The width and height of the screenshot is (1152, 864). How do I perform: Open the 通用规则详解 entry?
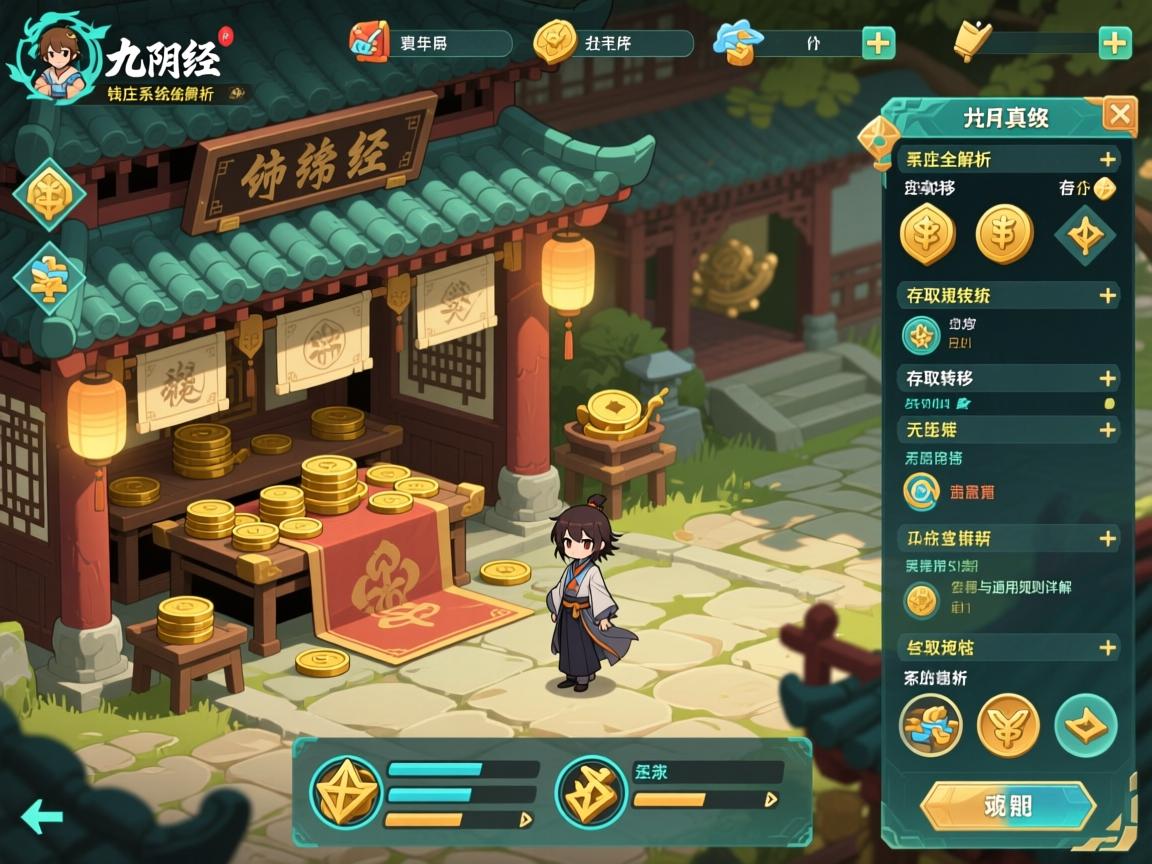(1010, 588)
